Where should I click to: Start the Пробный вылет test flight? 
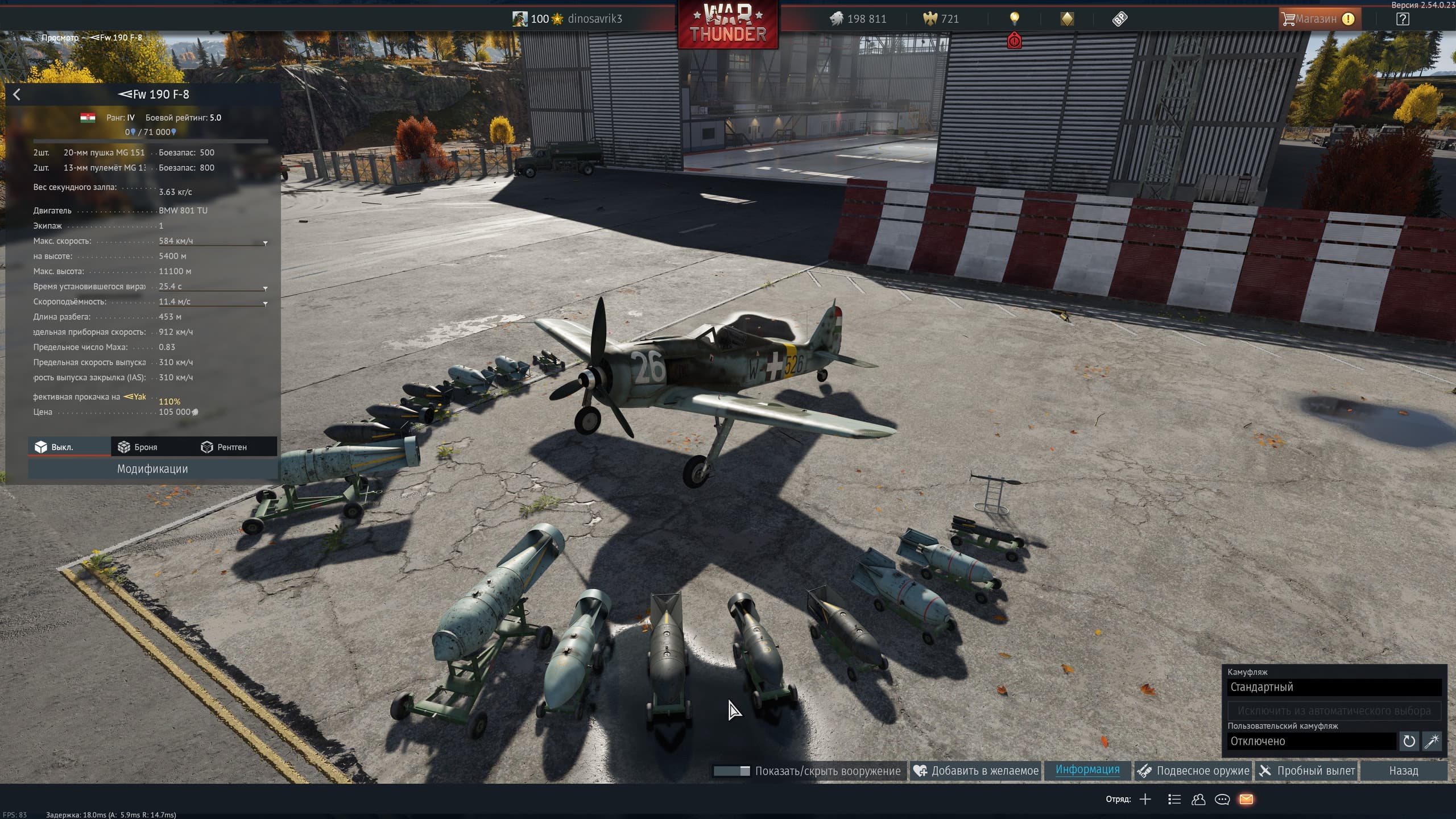point(1307,771)
